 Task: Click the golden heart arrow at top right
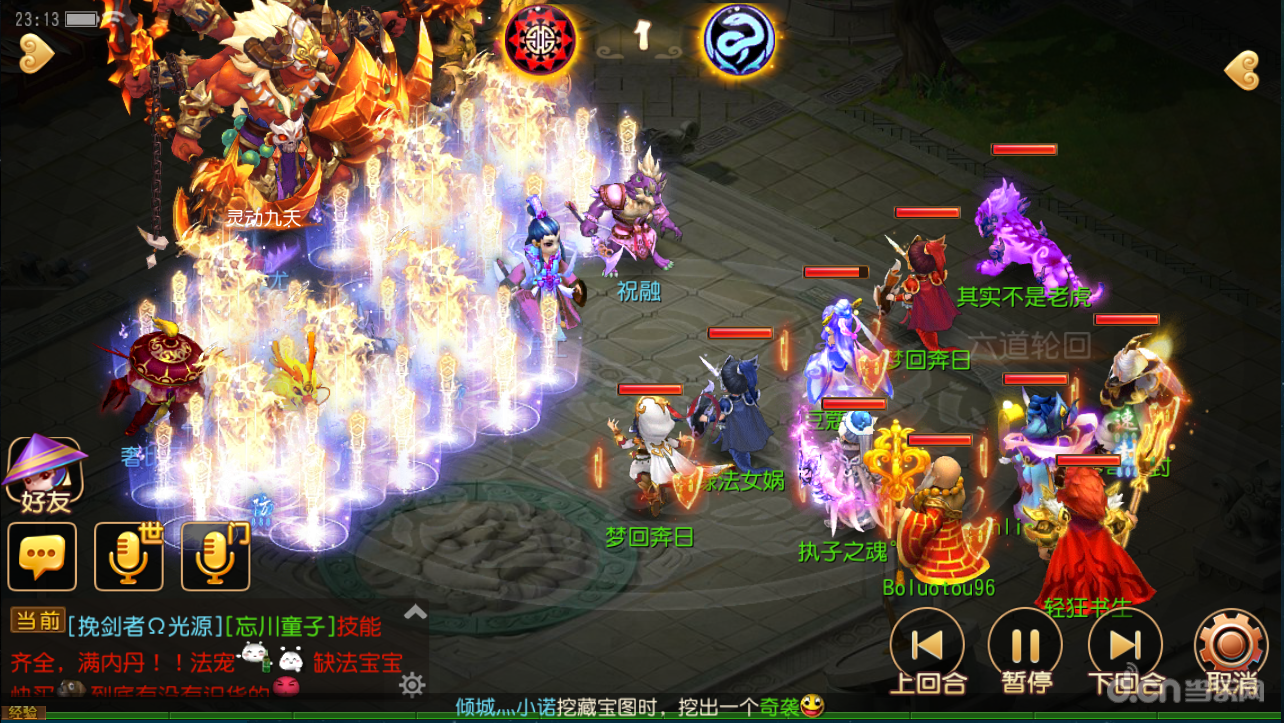point(1242,71)
